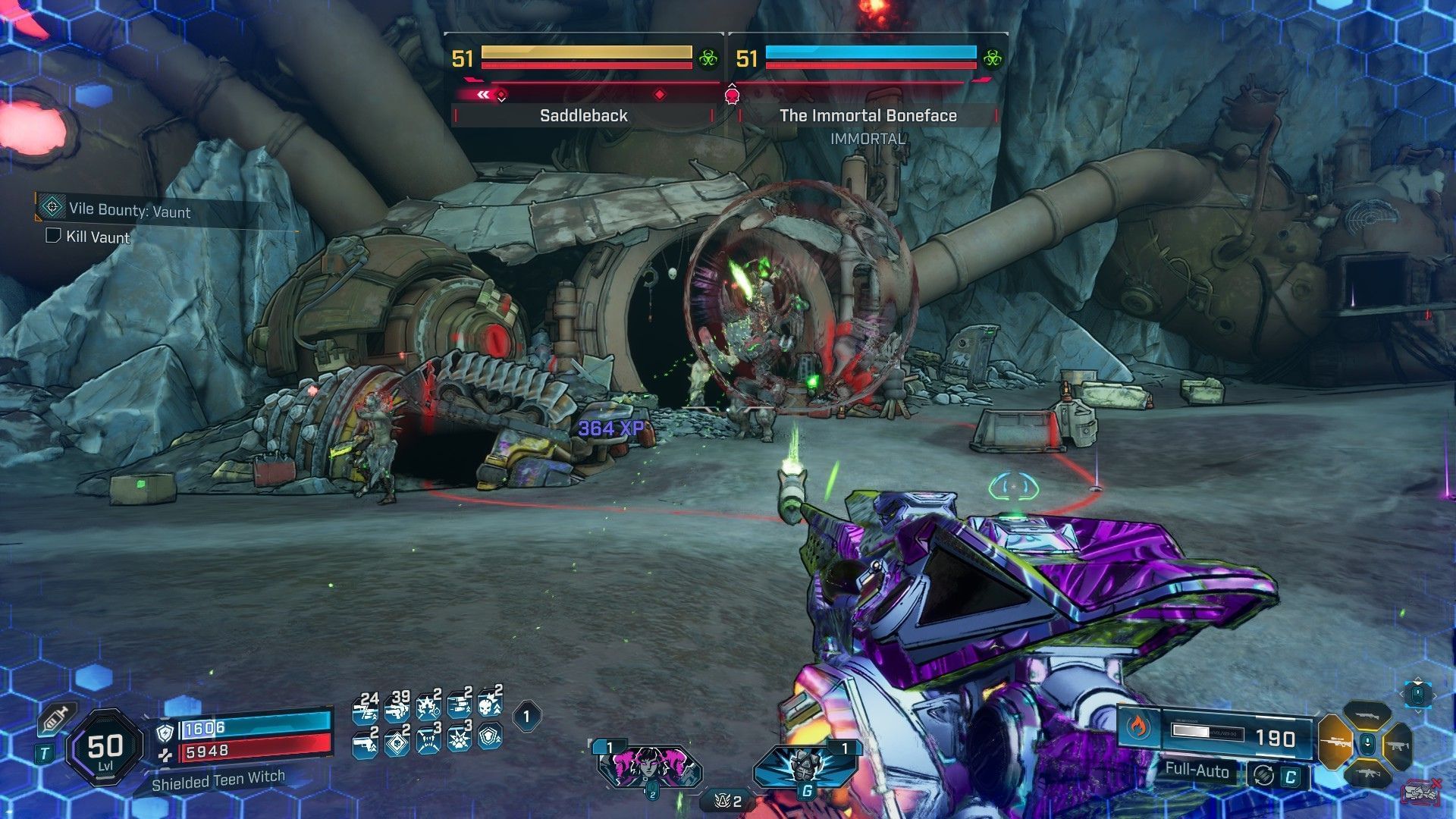Click the shield icon beside the shield bar
The width and height of the screenshot is (1456, 819).
click(165, 732)
